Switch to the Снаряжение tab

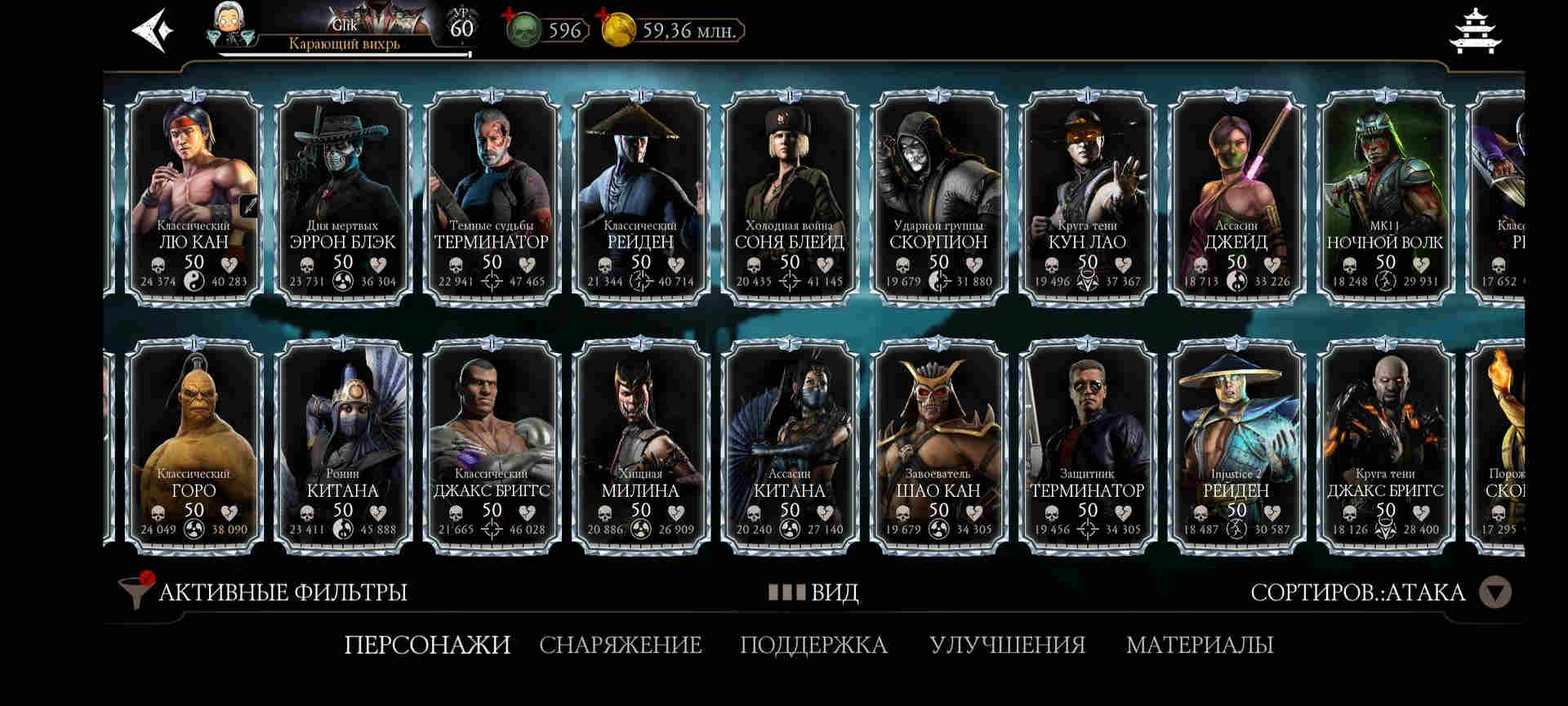click(x=620, y=645)
